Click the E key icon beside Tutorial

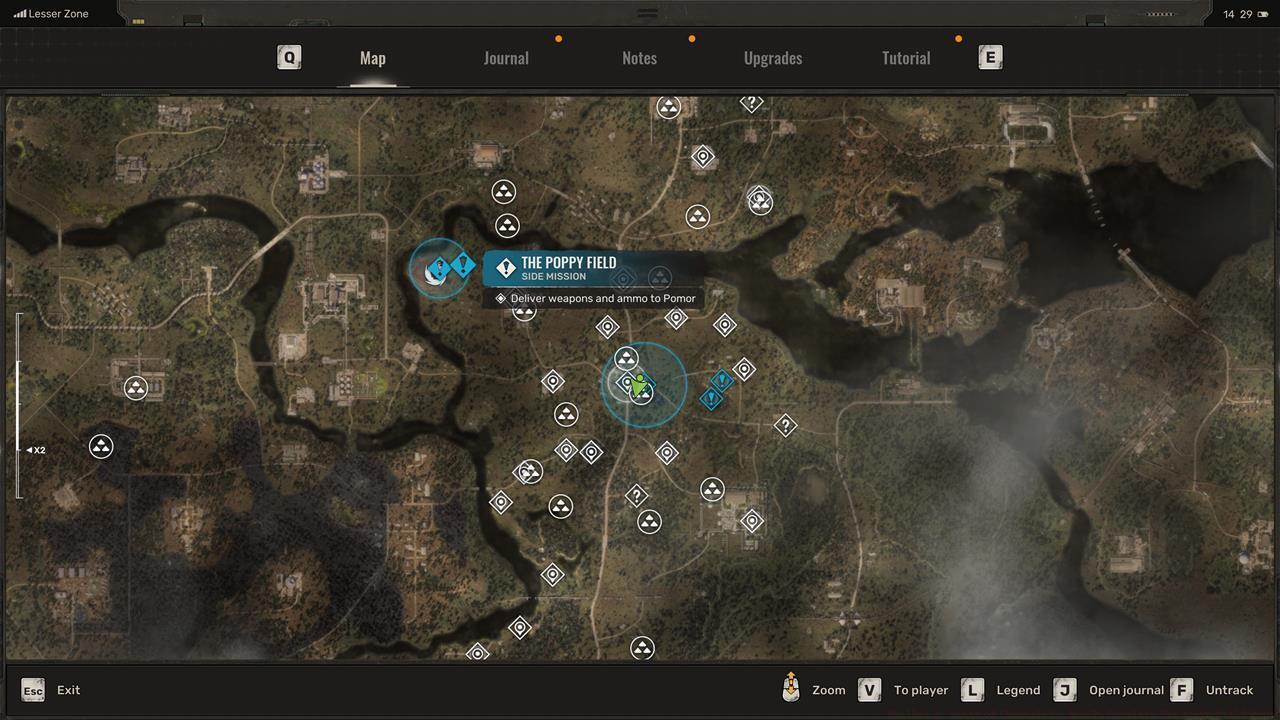(x=990, y=57)
